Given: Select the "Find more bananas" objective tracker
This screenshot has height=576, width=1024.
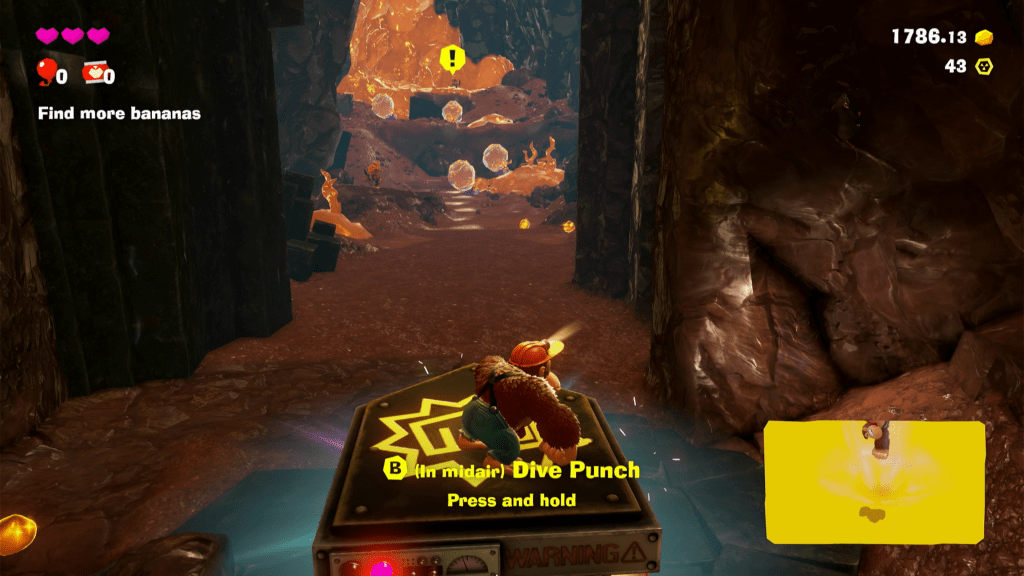Looking at the screenshot, I should coord(119,114).
